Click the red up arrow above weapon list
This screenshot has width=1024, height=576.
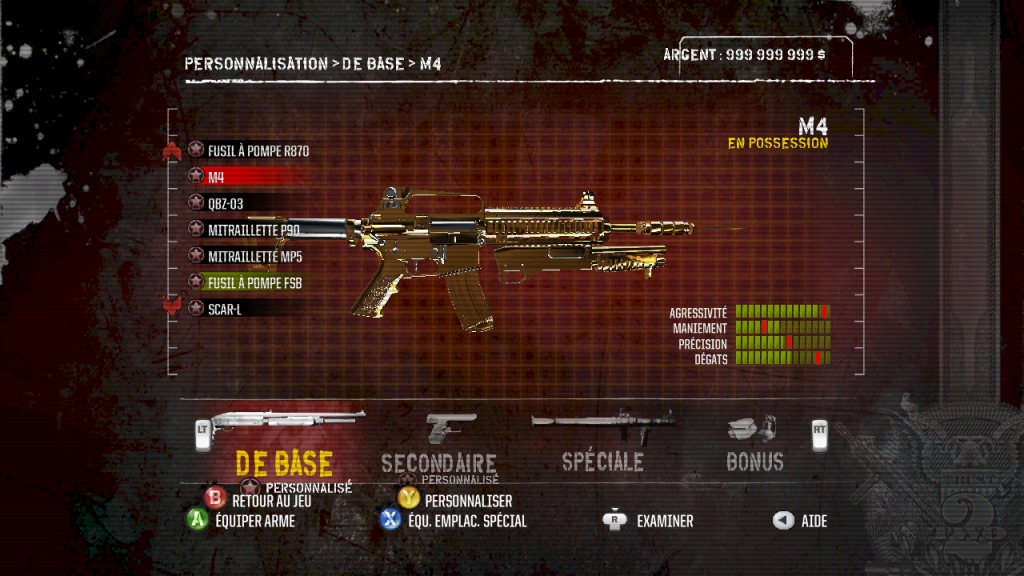click(x=172, y=152)
